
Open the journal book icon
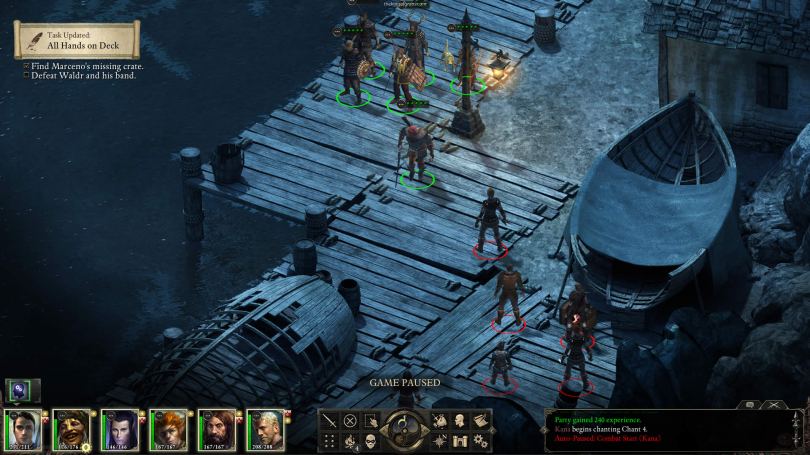pyautogui.click(x=481, y=421)
